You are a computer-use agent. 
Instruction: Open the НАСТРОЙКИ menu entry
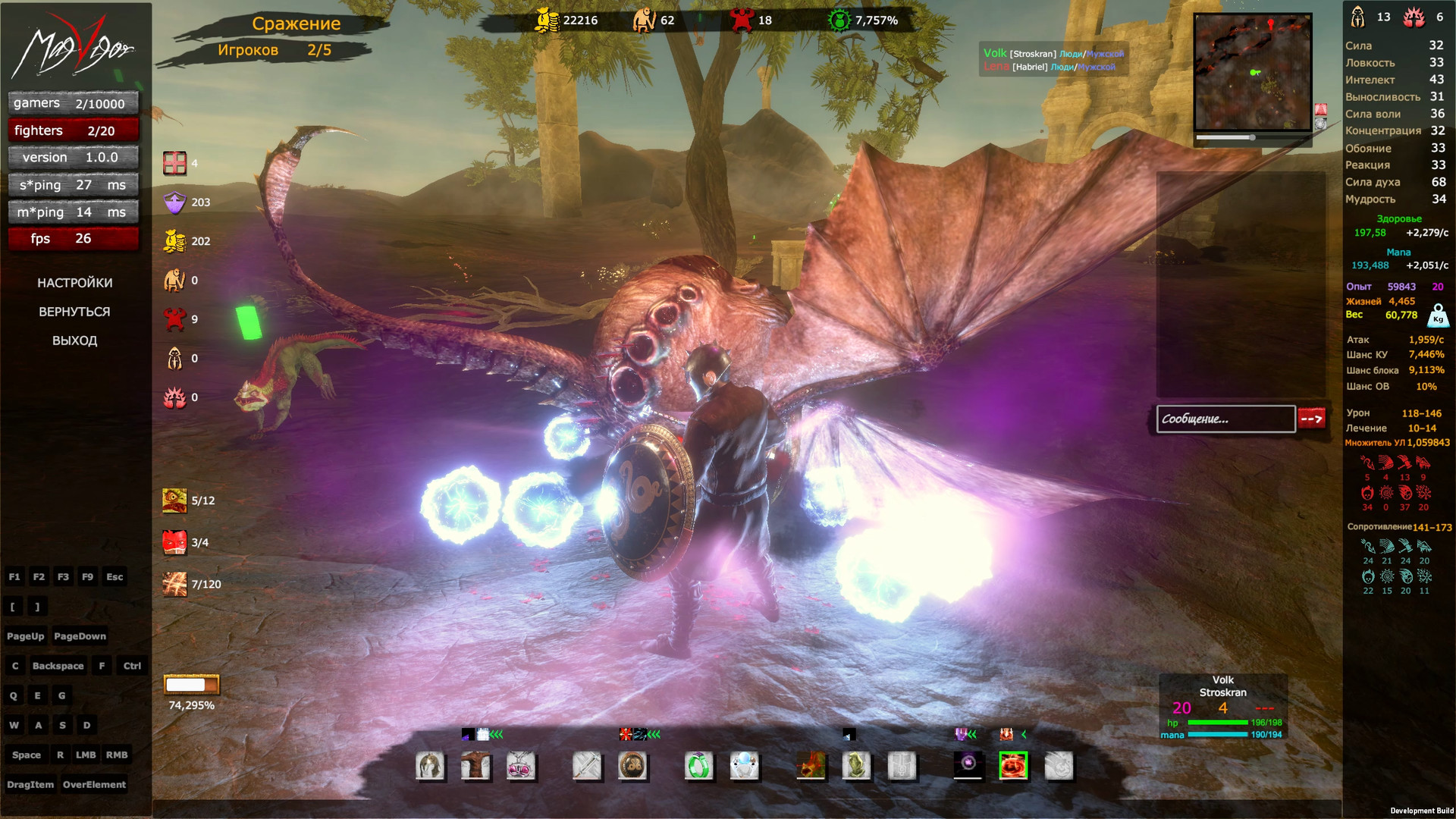(75, 282)
